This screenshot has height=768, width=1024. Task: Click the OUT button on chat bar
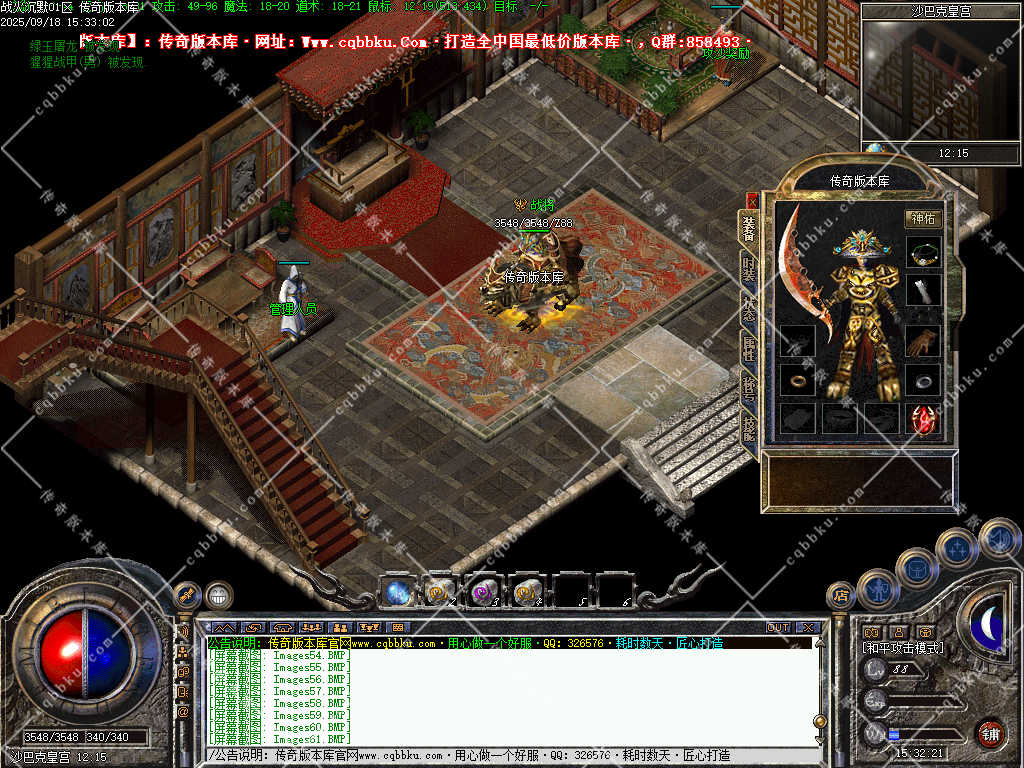[778, 628]
